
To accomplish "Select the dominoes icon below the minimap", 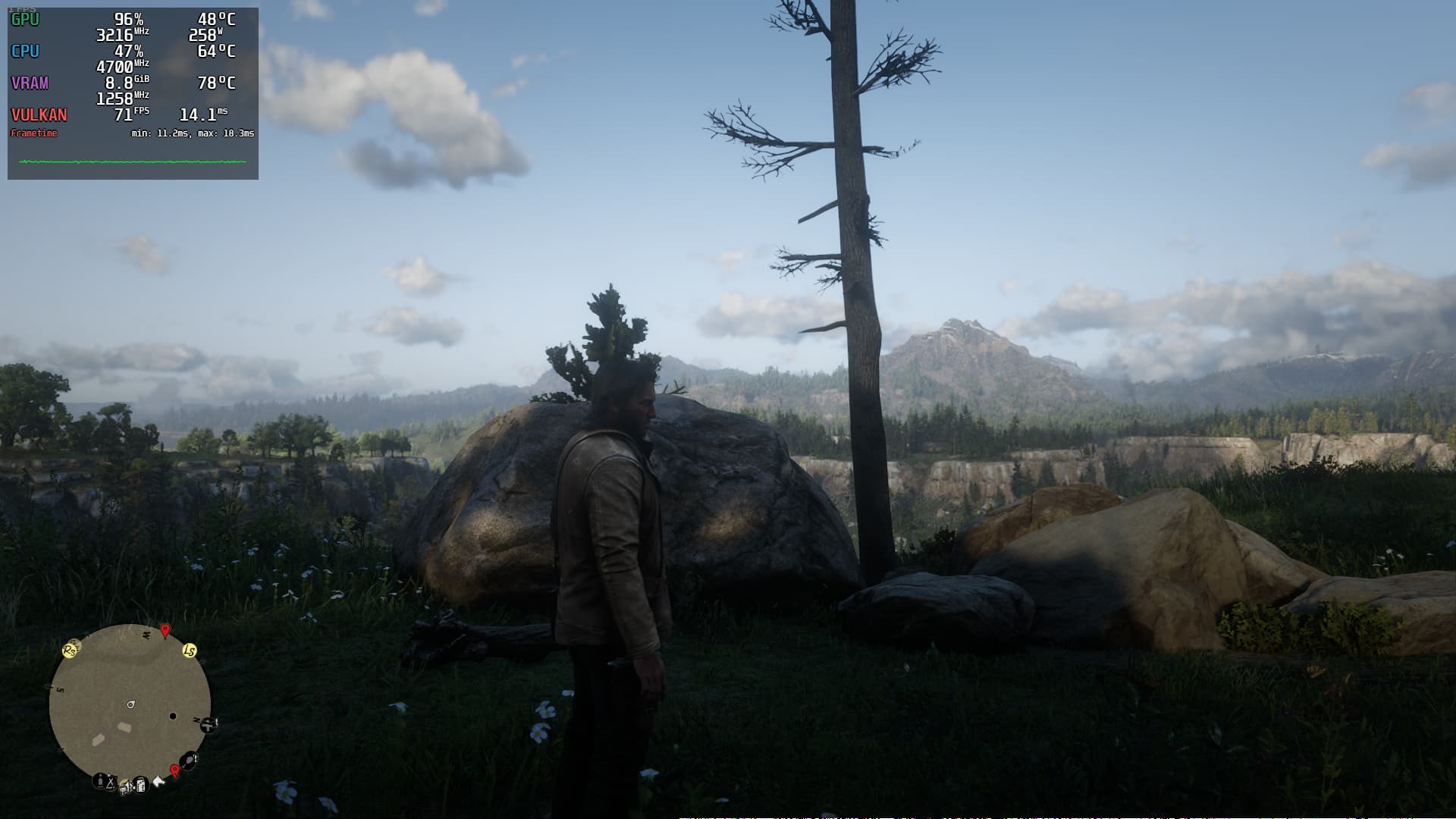I will [141, 786].
